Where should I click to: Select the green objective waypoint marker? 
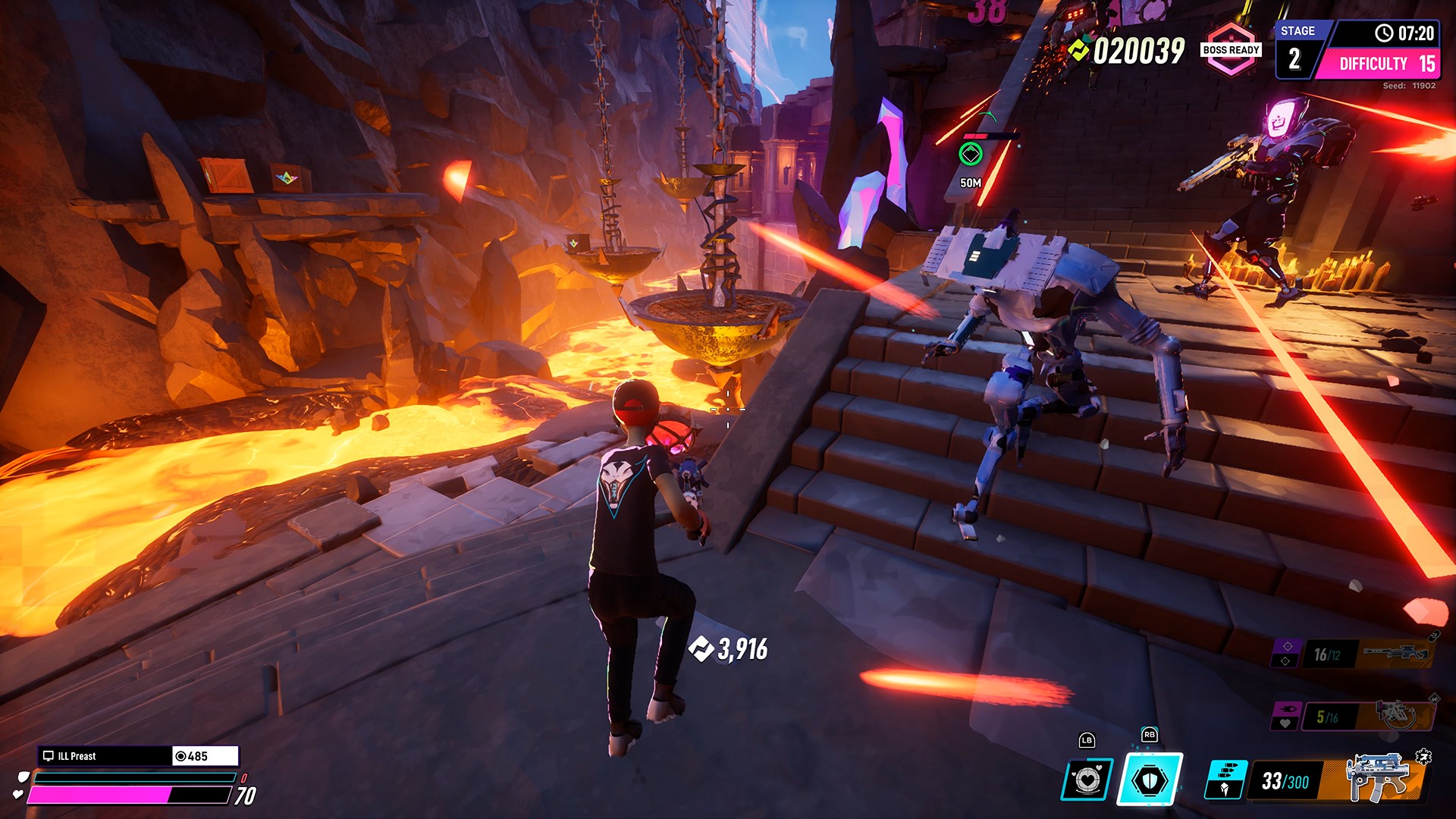971,155
